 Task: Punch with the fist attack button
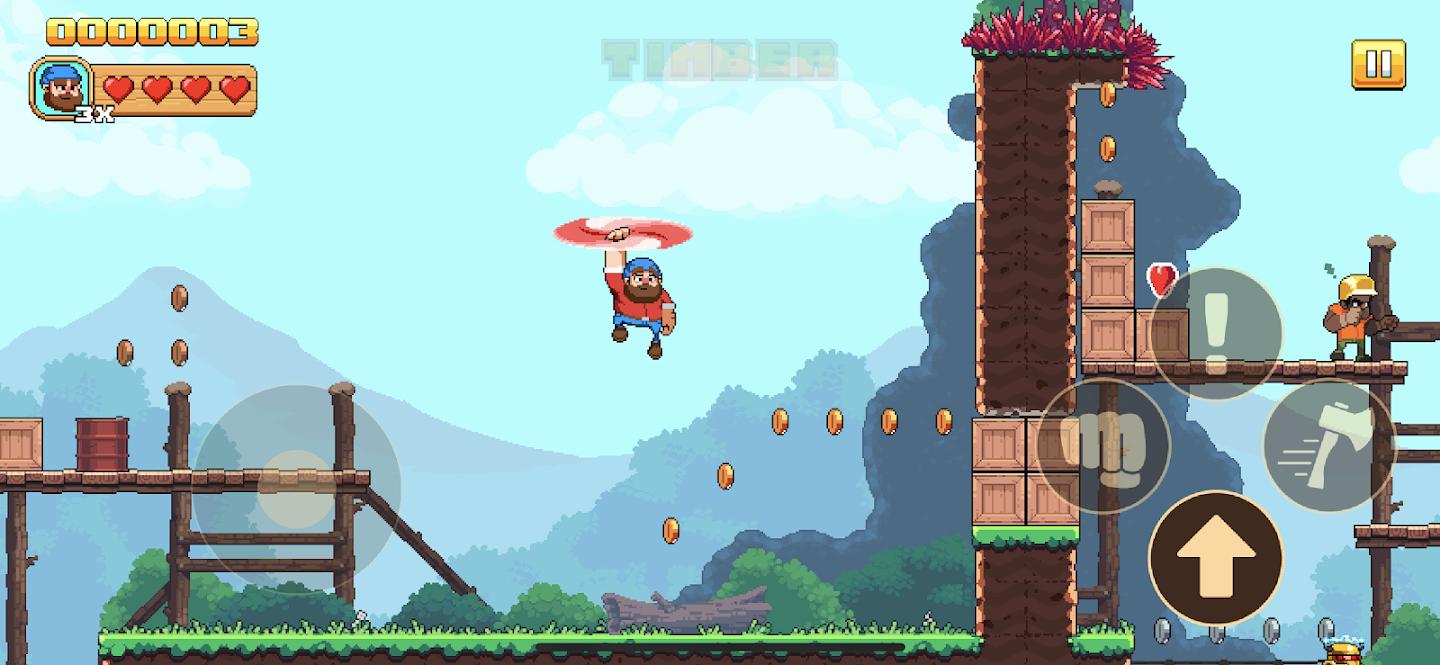coord(1103,445)
